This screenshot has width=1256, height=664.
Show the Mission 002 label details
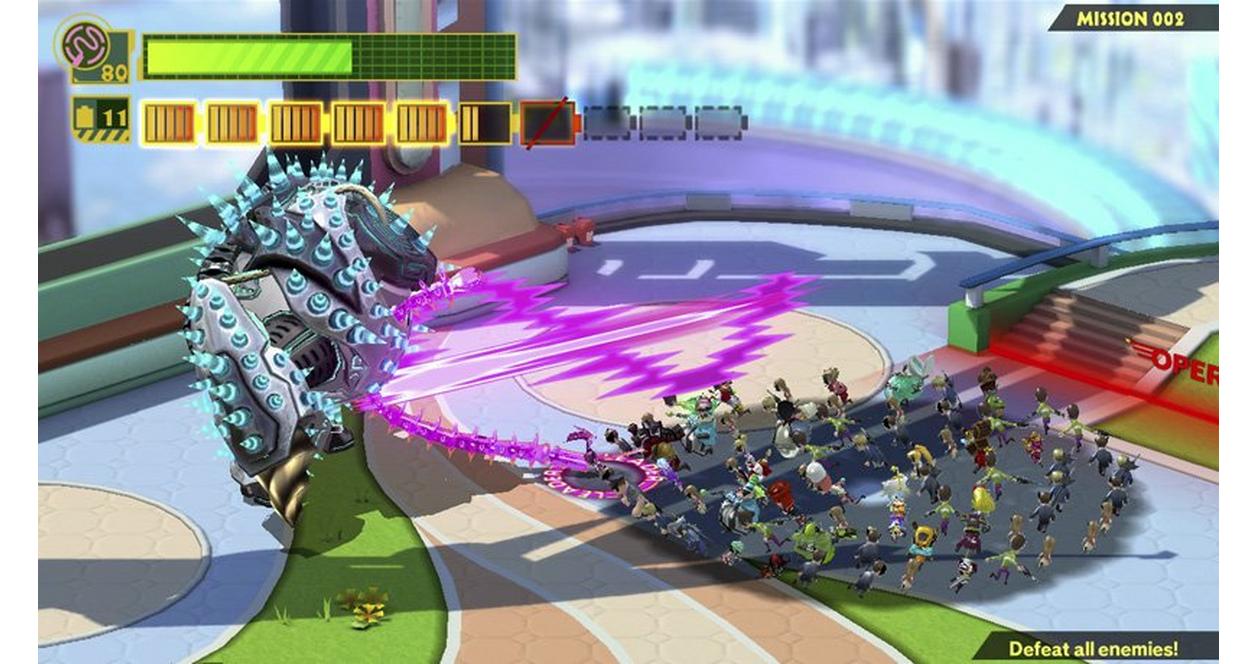click(x=1130, y=18)
